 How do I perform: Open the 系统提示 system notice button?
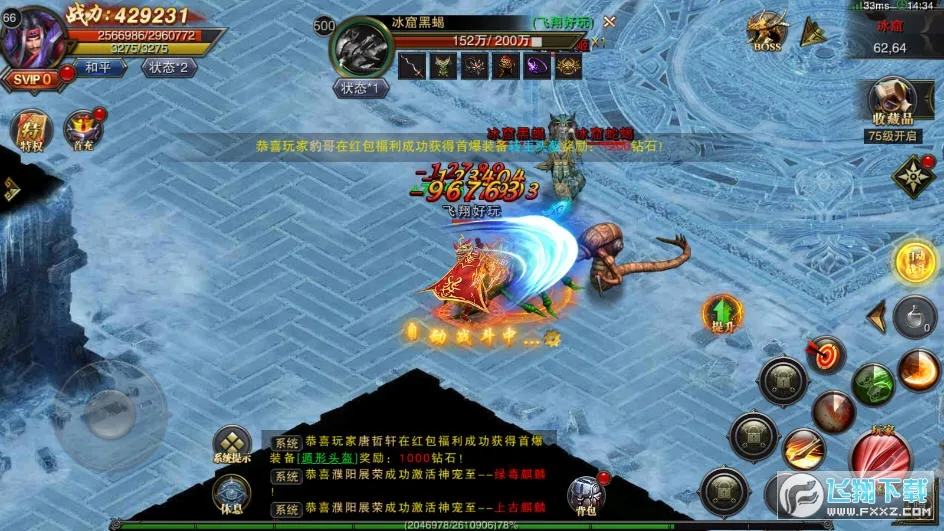click(x=232, y=444)
